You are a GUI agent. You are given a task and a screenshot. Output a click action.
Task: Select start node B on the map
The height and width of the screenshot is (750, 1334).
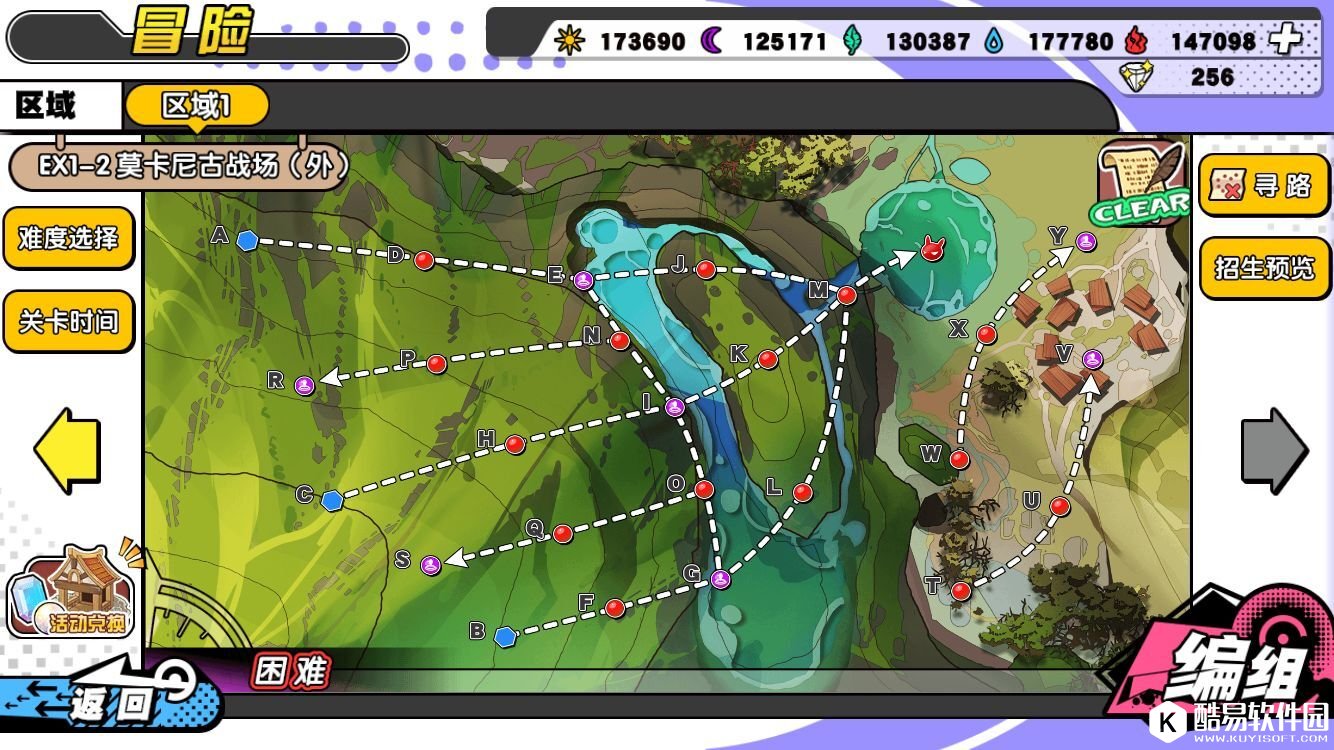(x=505, y=635)
